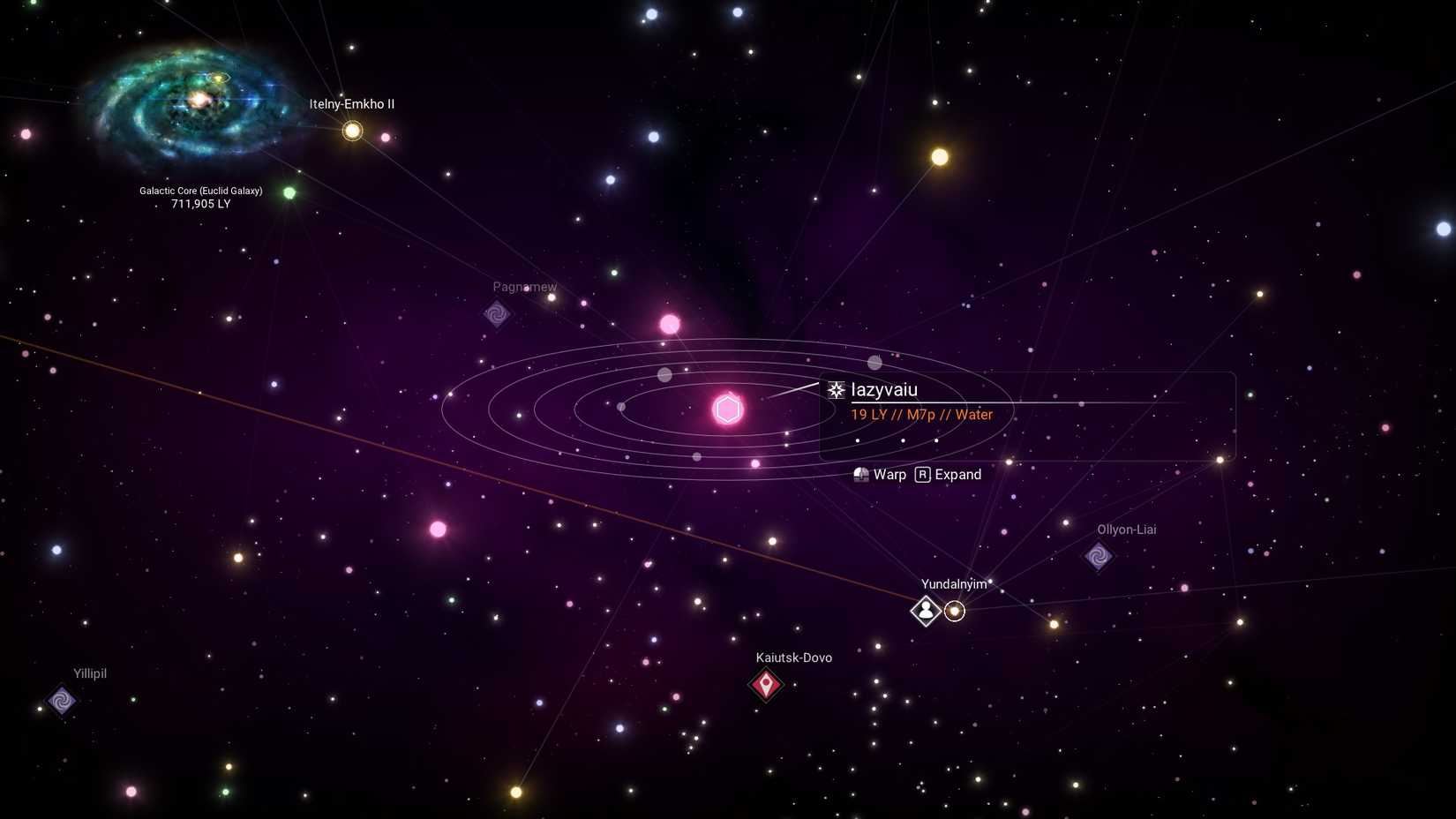
Task: Select the second planet dot in the Iazyvaiu panel
Action: 903,440
